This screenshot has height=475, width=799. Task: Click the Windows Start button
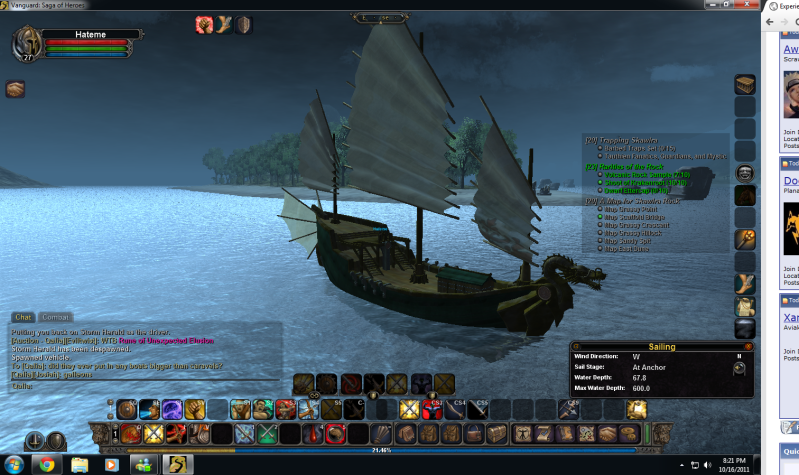point(13,465)
